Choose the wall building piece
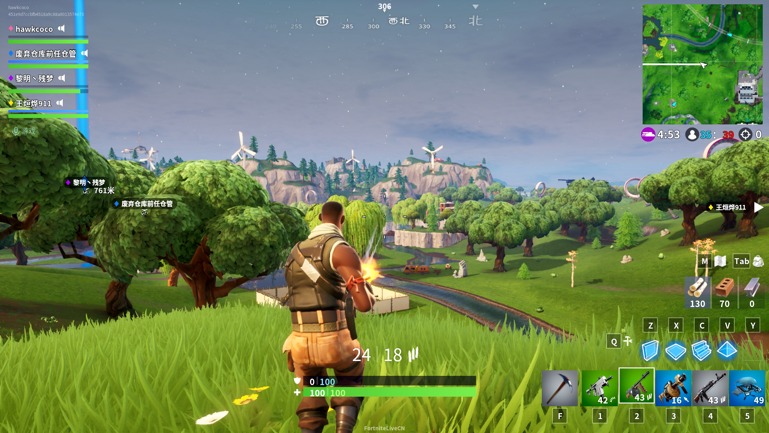This screenshot has height=433, width=769. click(651, 350)
